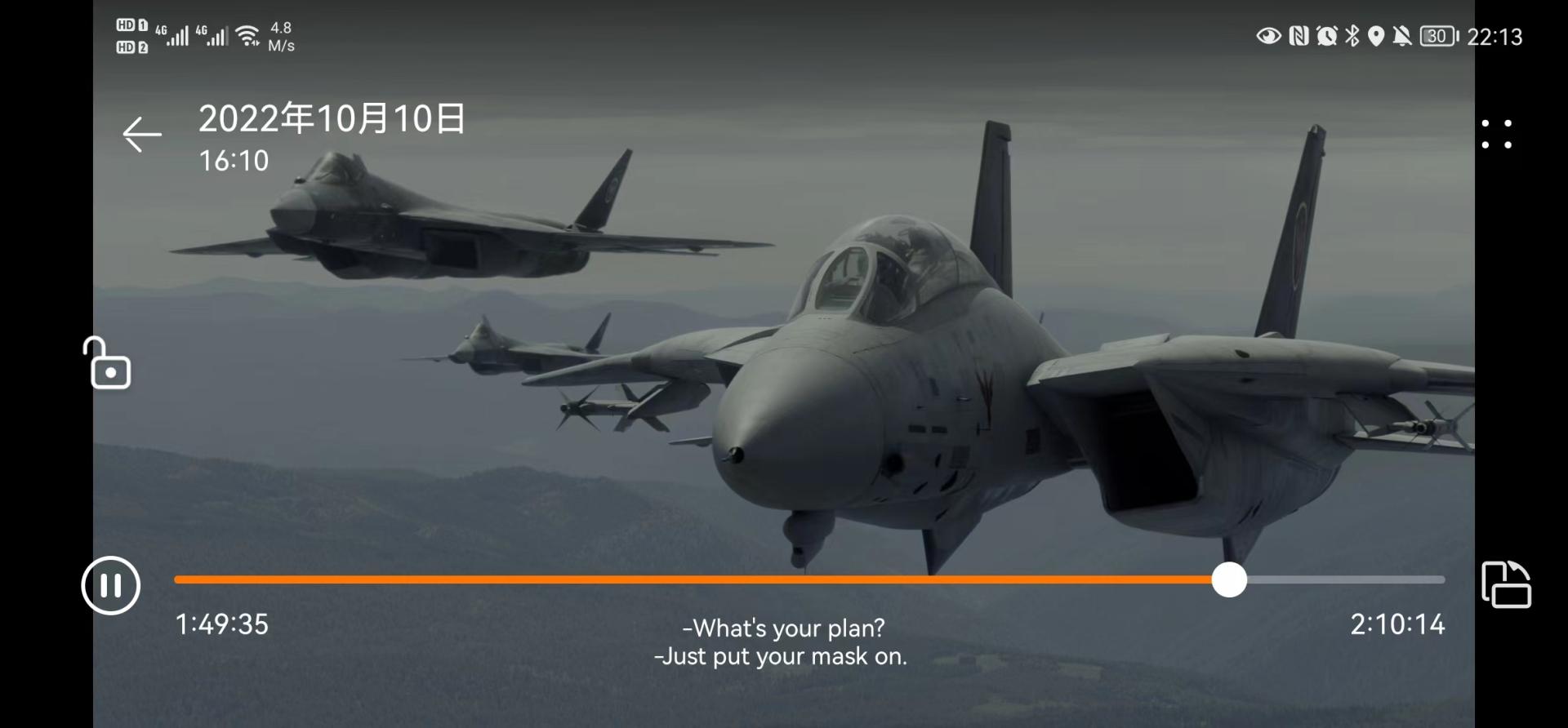Toggle the screen lock padlock
Image resolution: width=1568 pixels, height=728 pixels.
click(x=107, y=363)
